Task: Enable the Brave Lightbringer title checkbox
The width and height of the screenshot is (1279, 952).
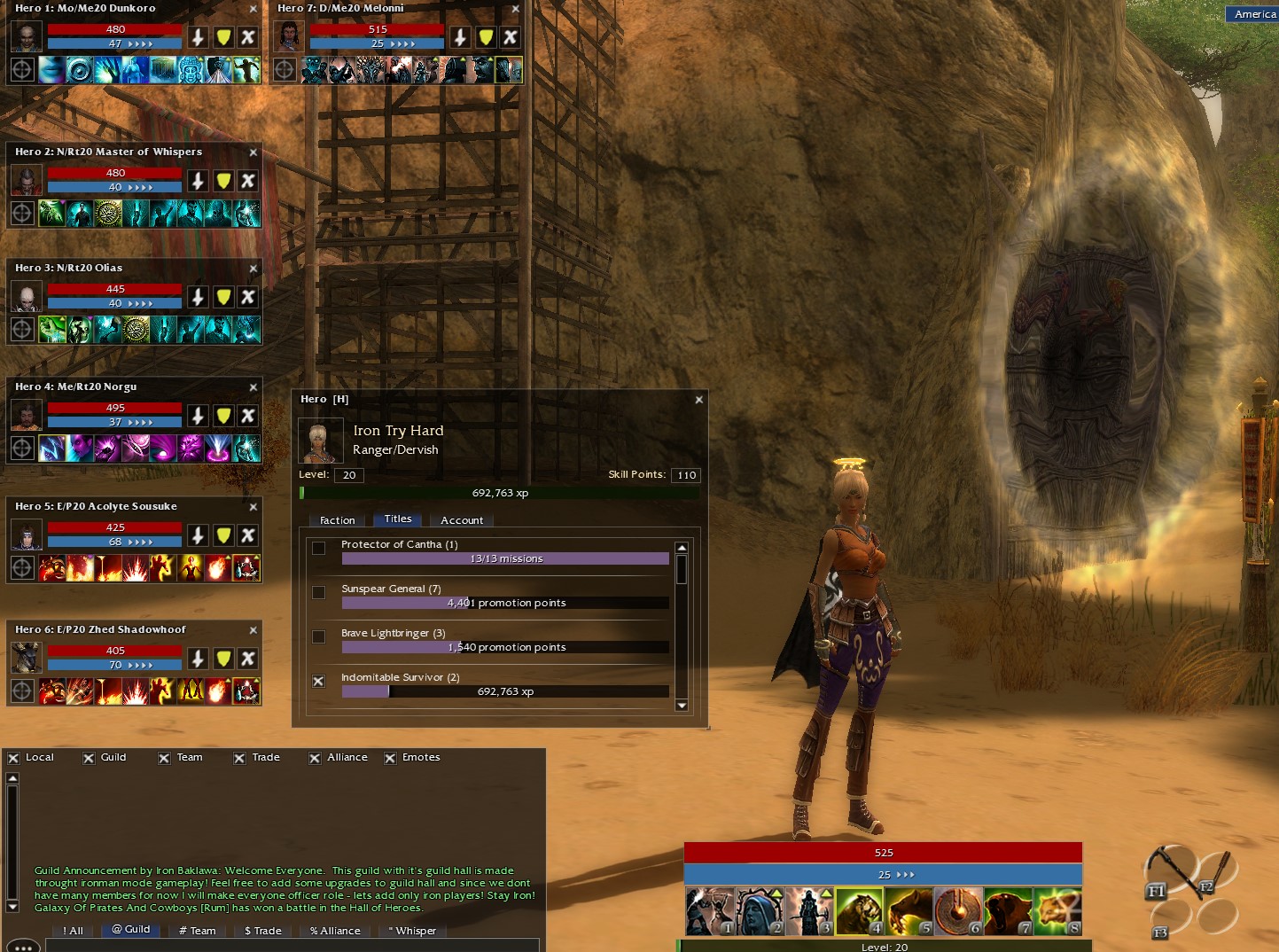Action: [319, 636]
